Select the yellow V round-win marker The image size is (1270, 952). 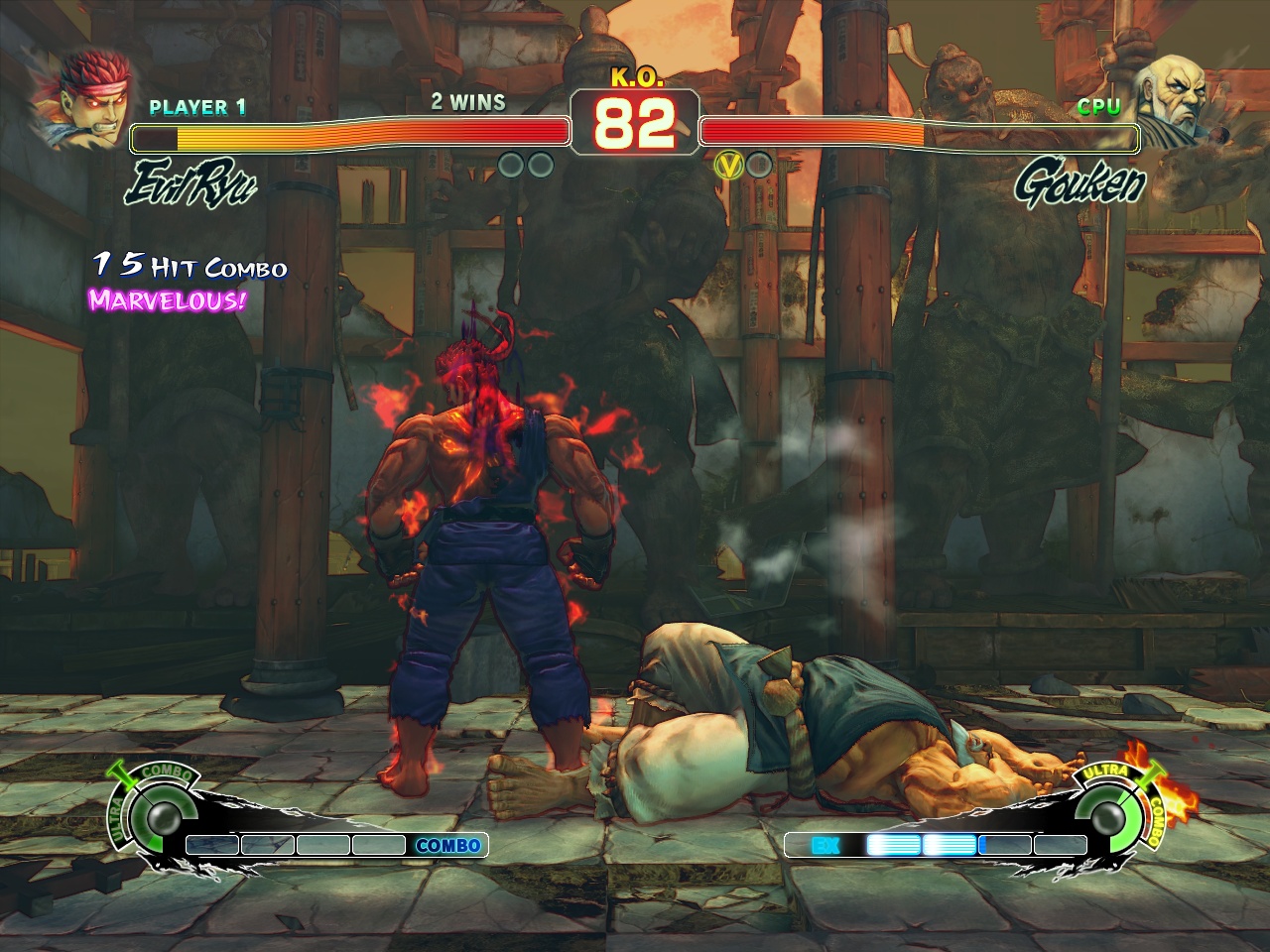tap(729, 166)
